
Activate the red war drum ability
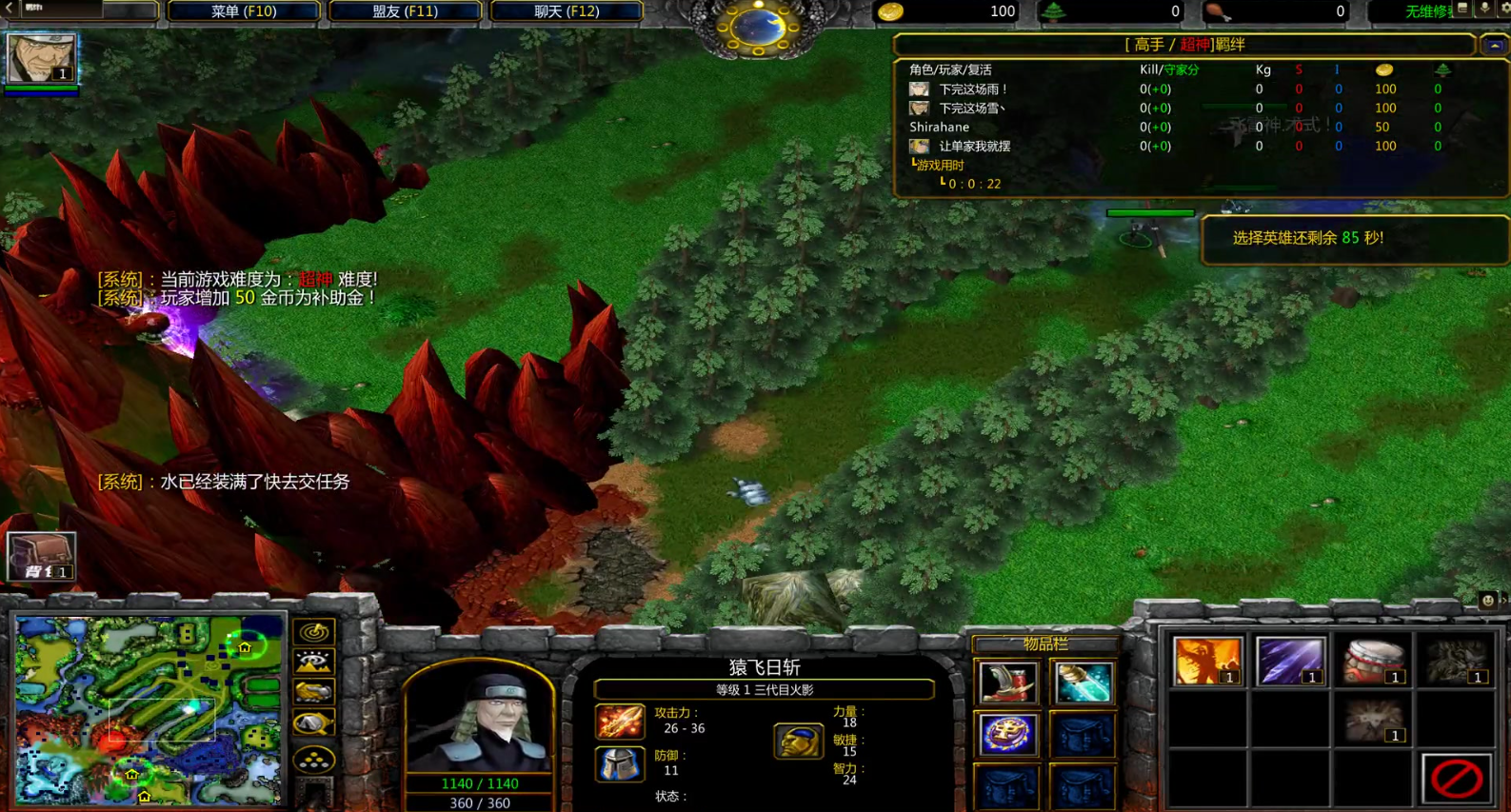coord(1373,661)
